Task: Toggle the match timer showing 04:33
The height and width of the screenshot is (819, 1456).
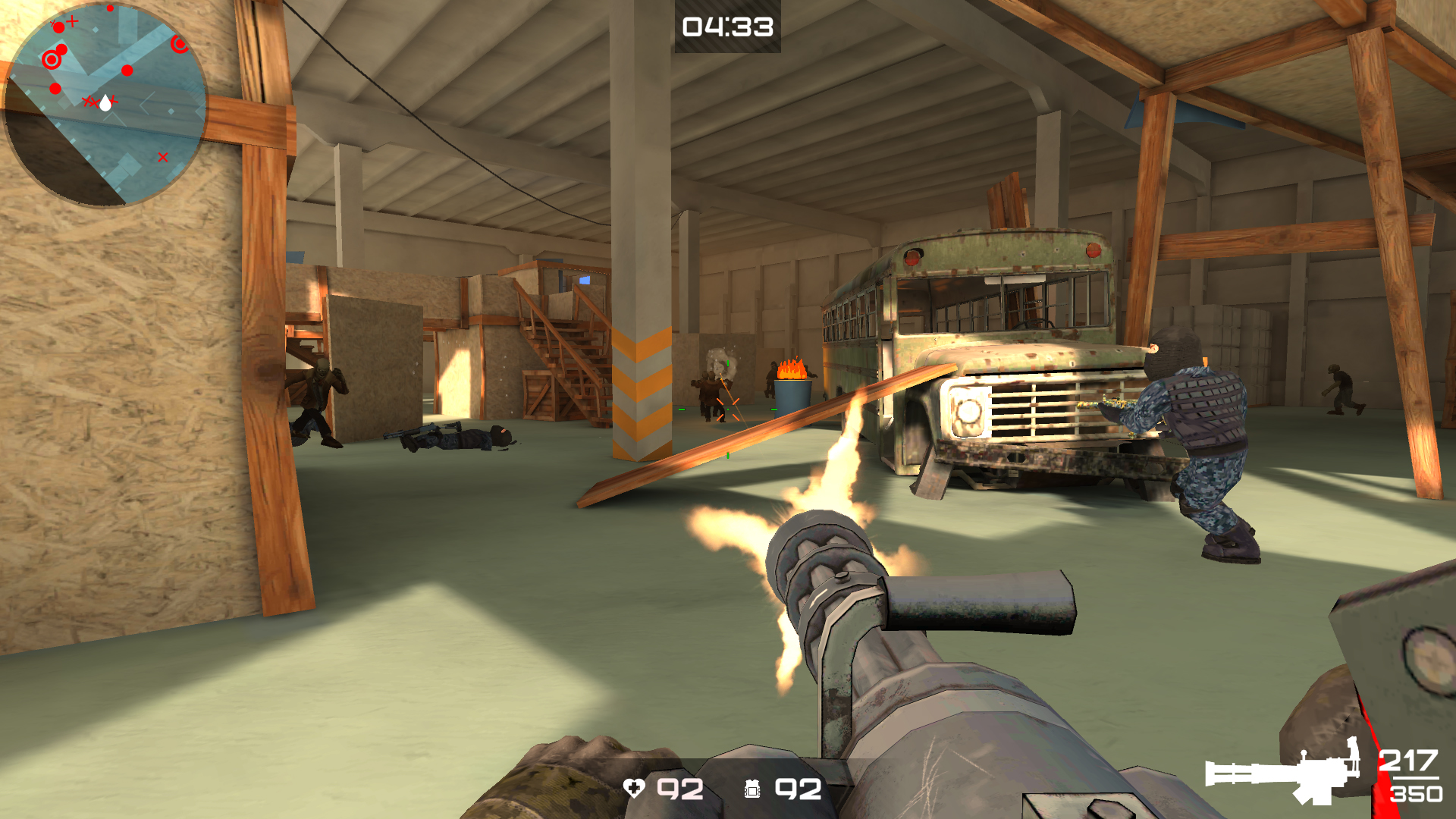Action: (726, 30)
